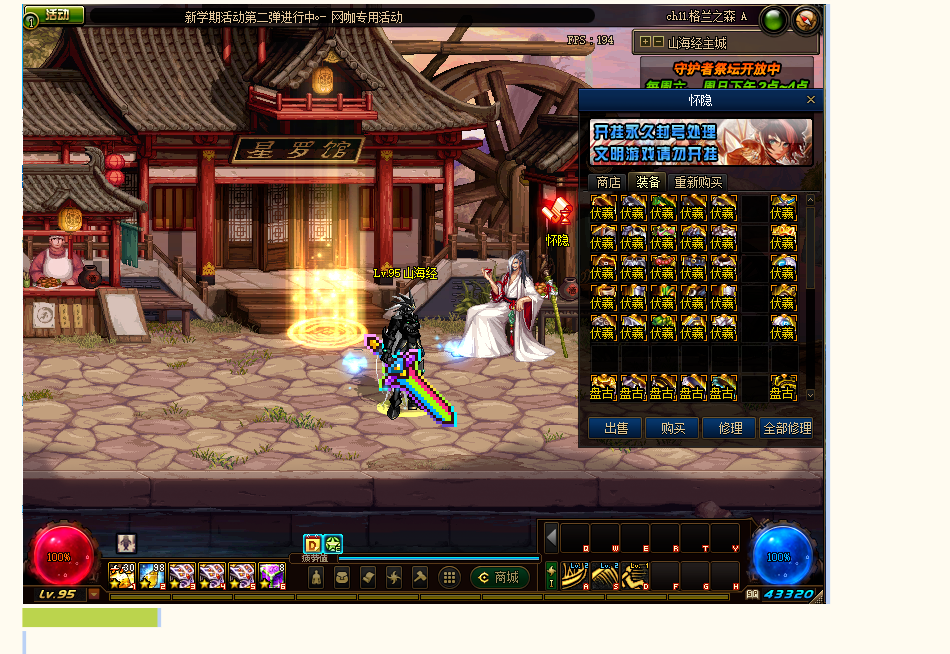Click the 购买 buy button
950x654 pixels.
[x=672, y=428]
